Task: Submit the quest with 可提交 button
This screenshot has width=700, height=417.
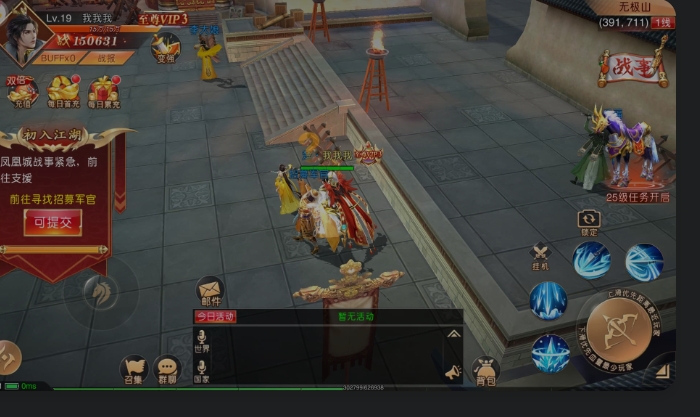Action: [x=53, y=222]
